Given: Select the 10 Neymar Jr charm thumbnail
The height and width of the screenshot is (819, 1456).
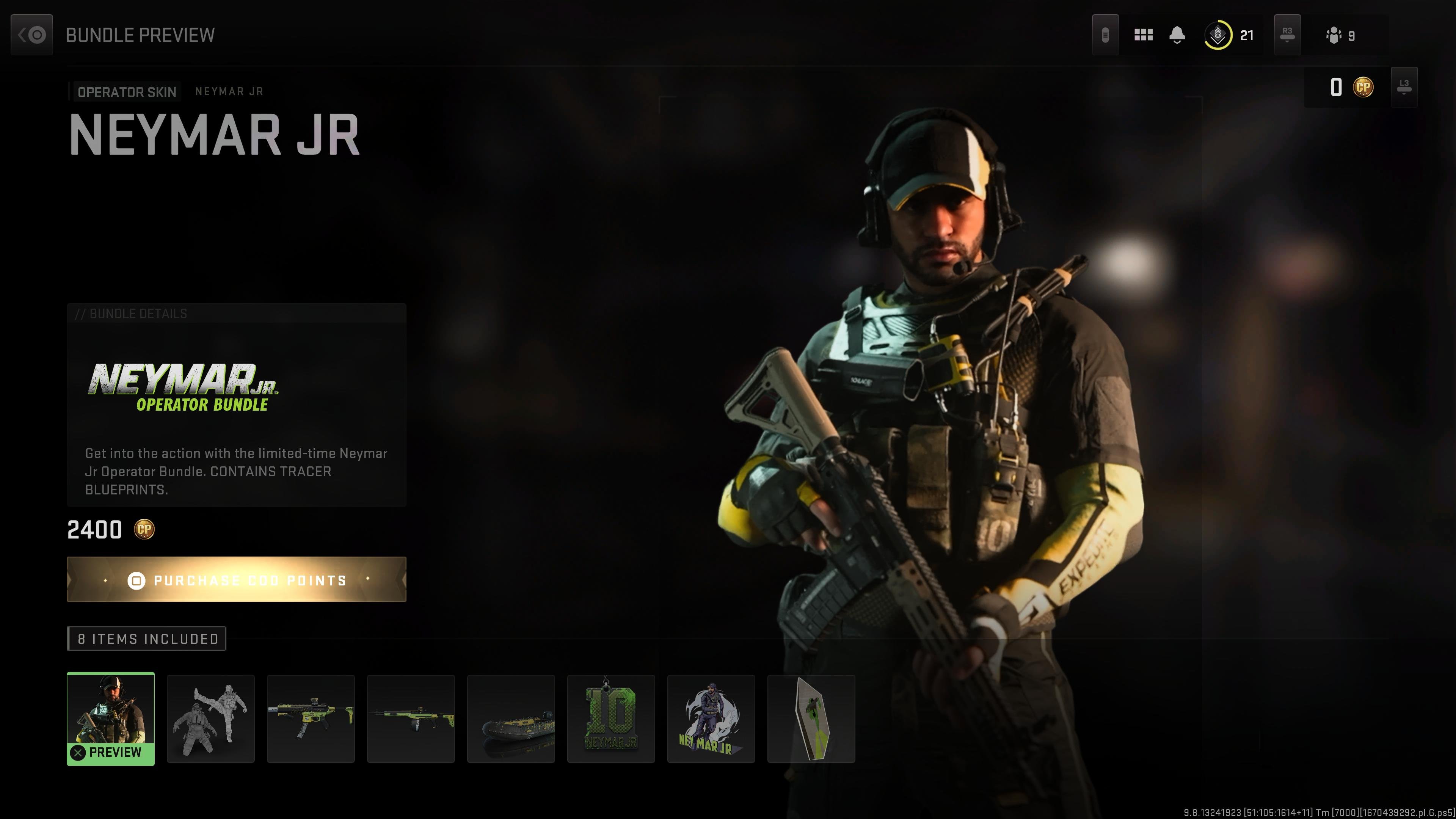Looking at the screenshot, I should 611,718.
